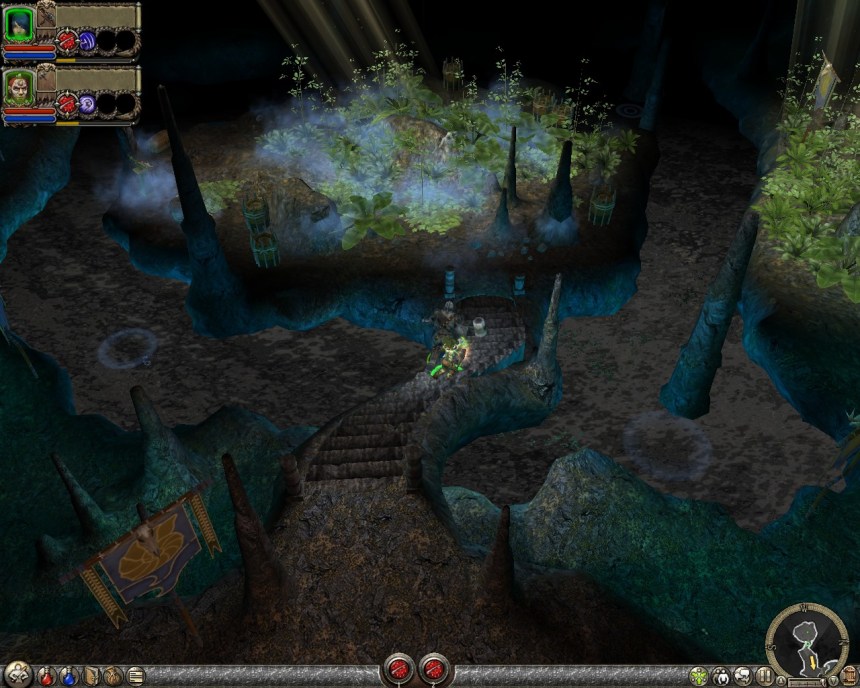Open the party formation button with figure icon
This screenshot has width=860, height=688.
tap(18, 675)
